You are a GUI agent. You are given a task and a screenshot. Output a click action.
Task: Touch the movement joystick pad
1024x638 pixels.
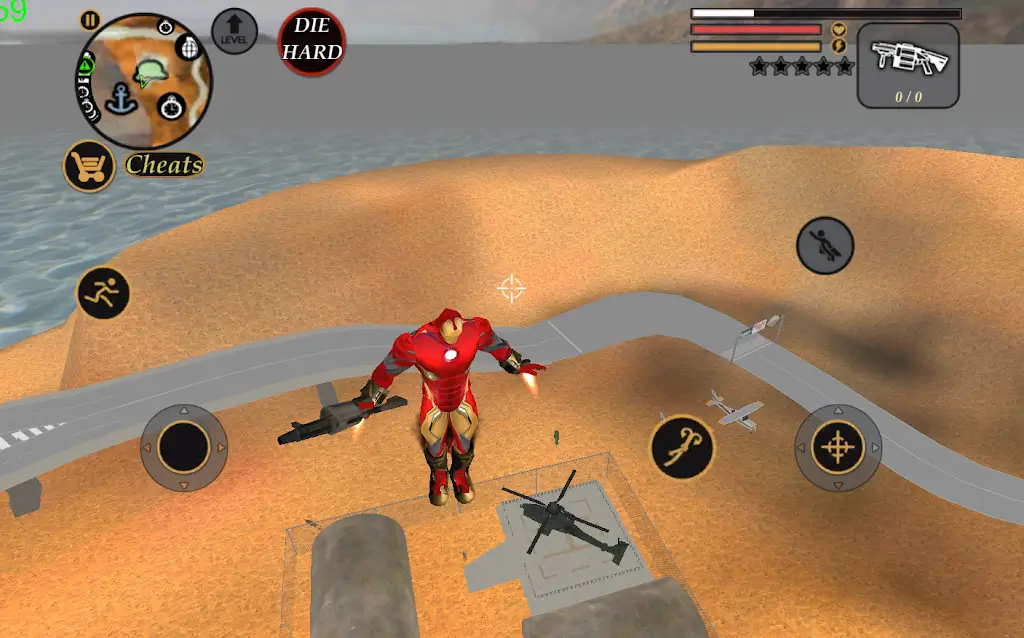184,447
